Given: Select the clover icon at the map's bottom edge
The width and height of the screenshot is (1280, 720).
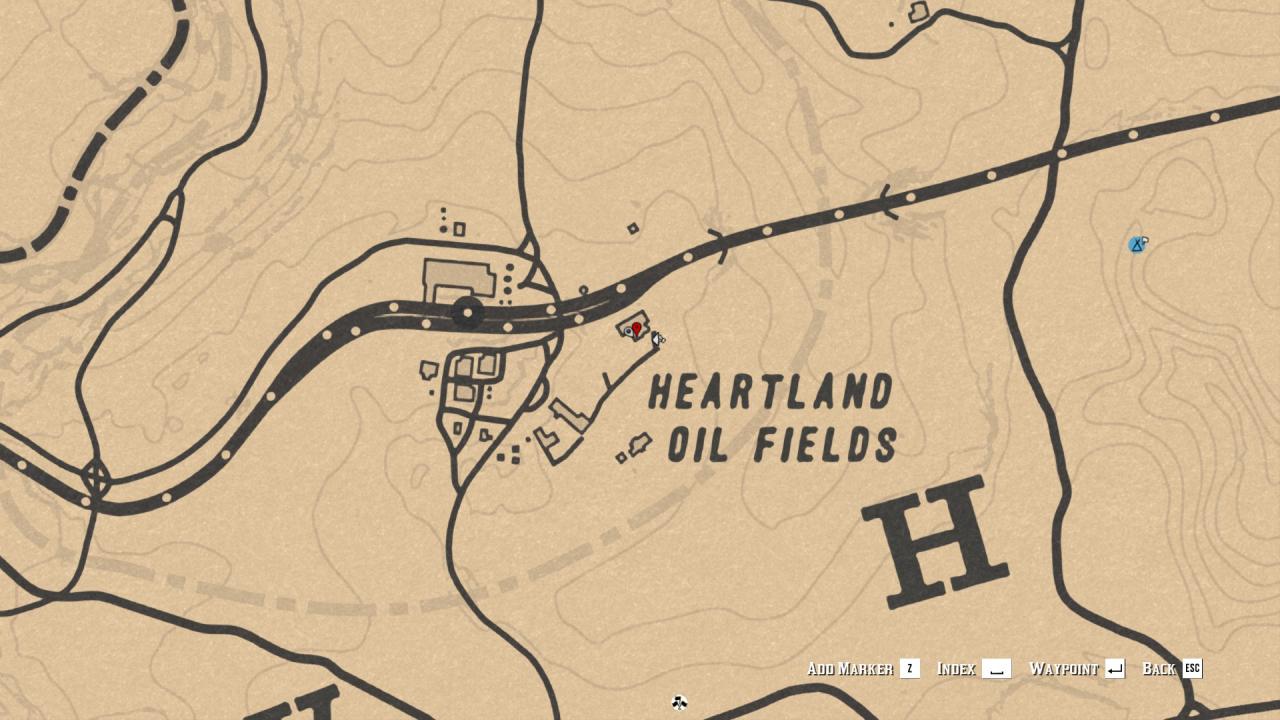Looking at the screenshot, I should 679,703.
